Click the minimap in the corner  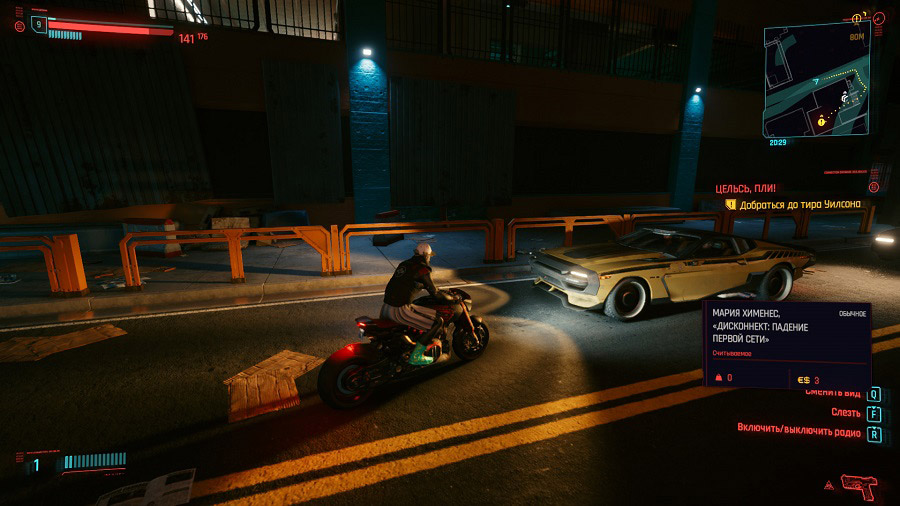(x=816, y=80)
